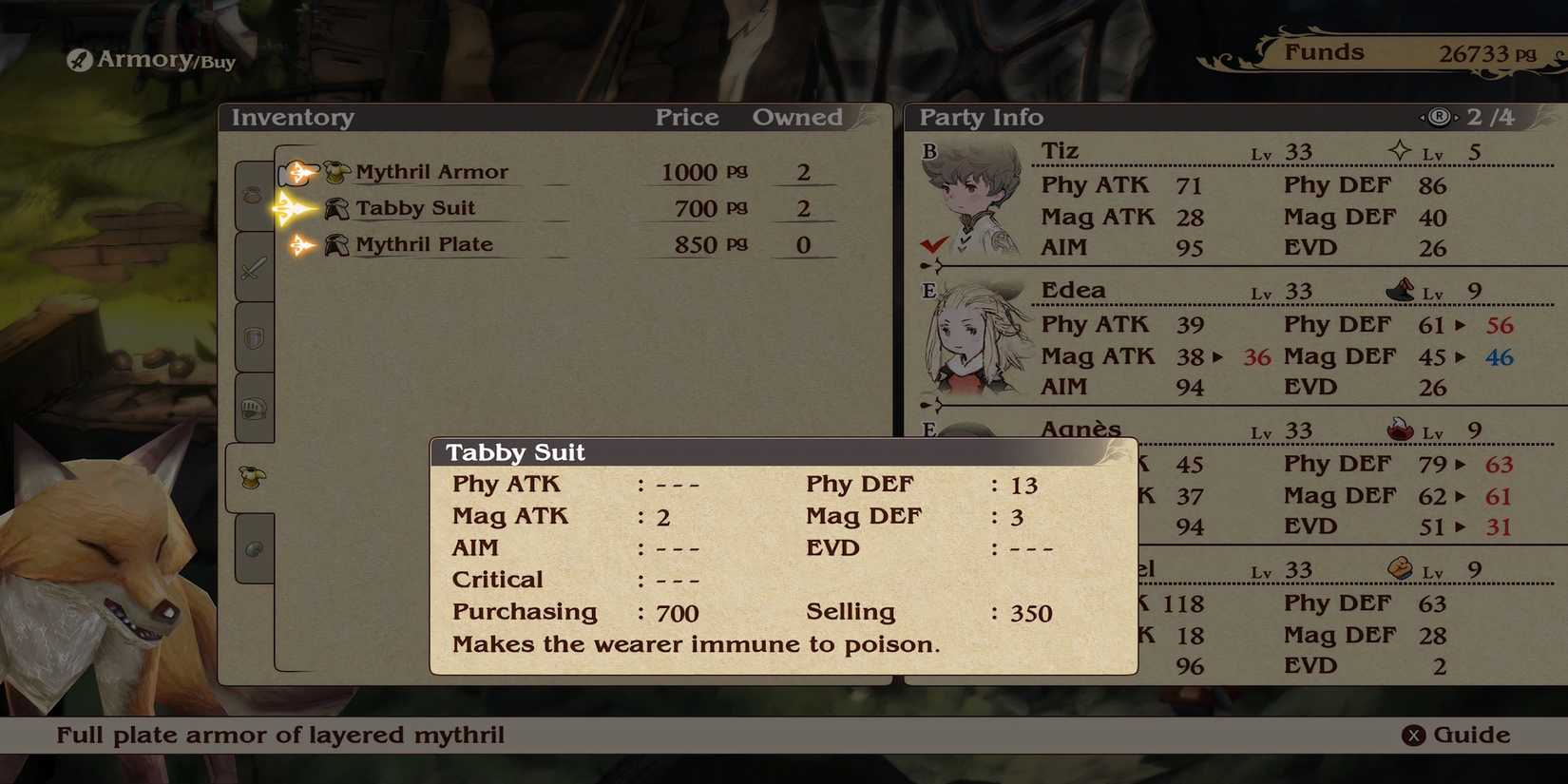Click the Tabby Suit armor icon
This screenshot has height=784, width=1568.
[x=335, y=207]
